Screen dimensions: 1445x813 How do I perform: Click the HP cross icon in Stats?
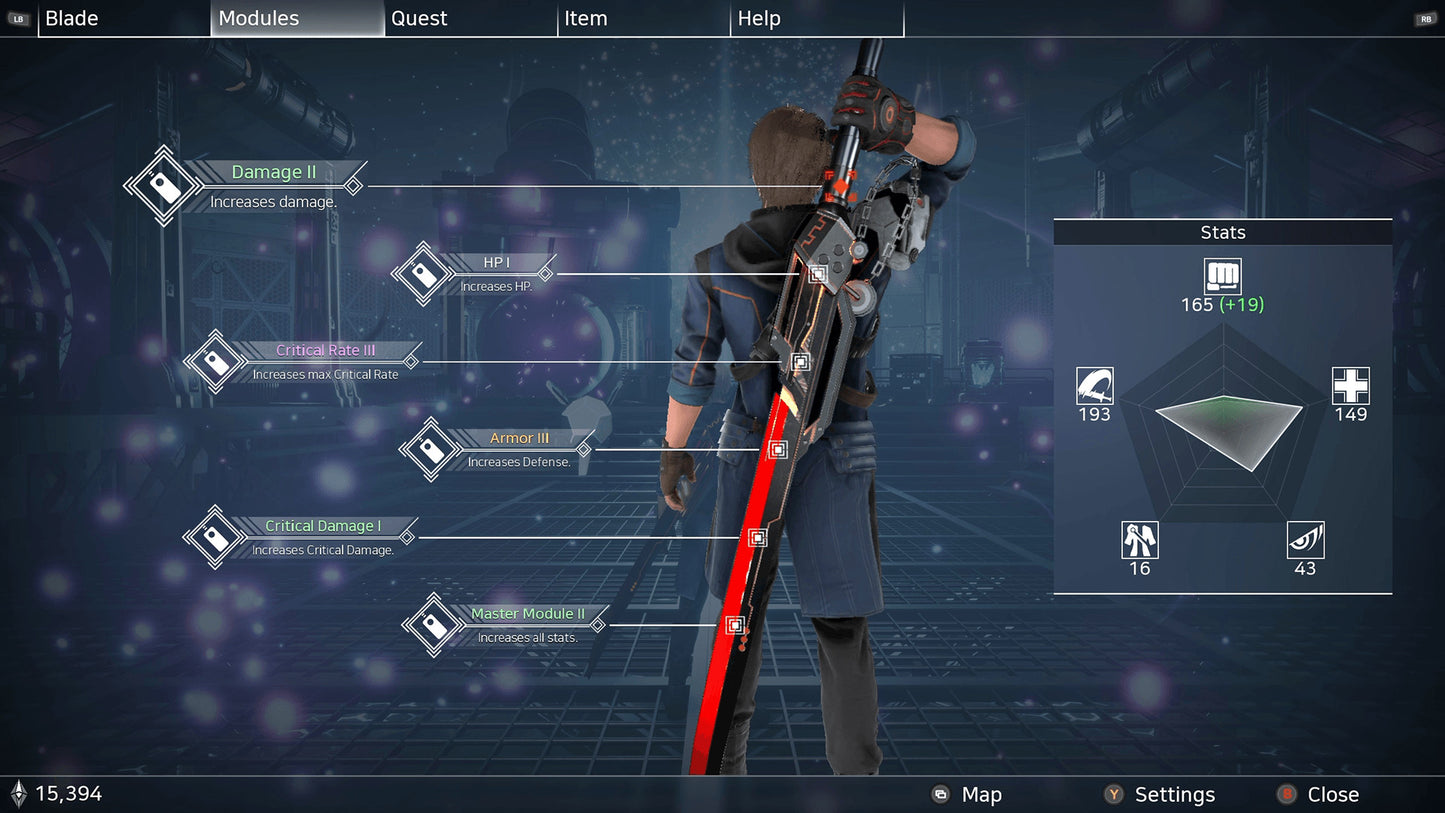click(1351, 388)
